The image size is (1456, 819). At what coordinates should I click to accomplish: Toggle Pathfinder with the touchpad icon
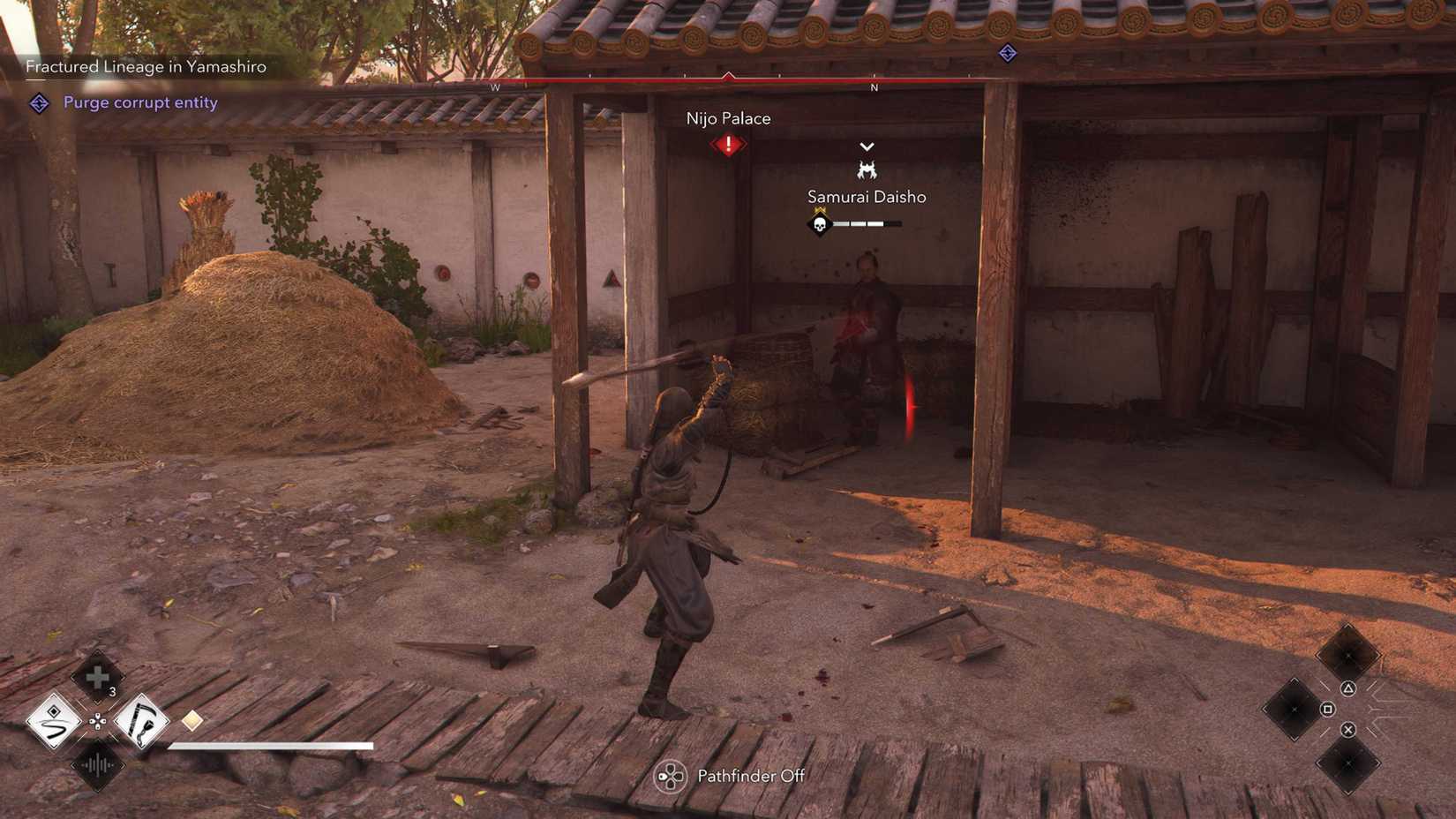point(672,776)
